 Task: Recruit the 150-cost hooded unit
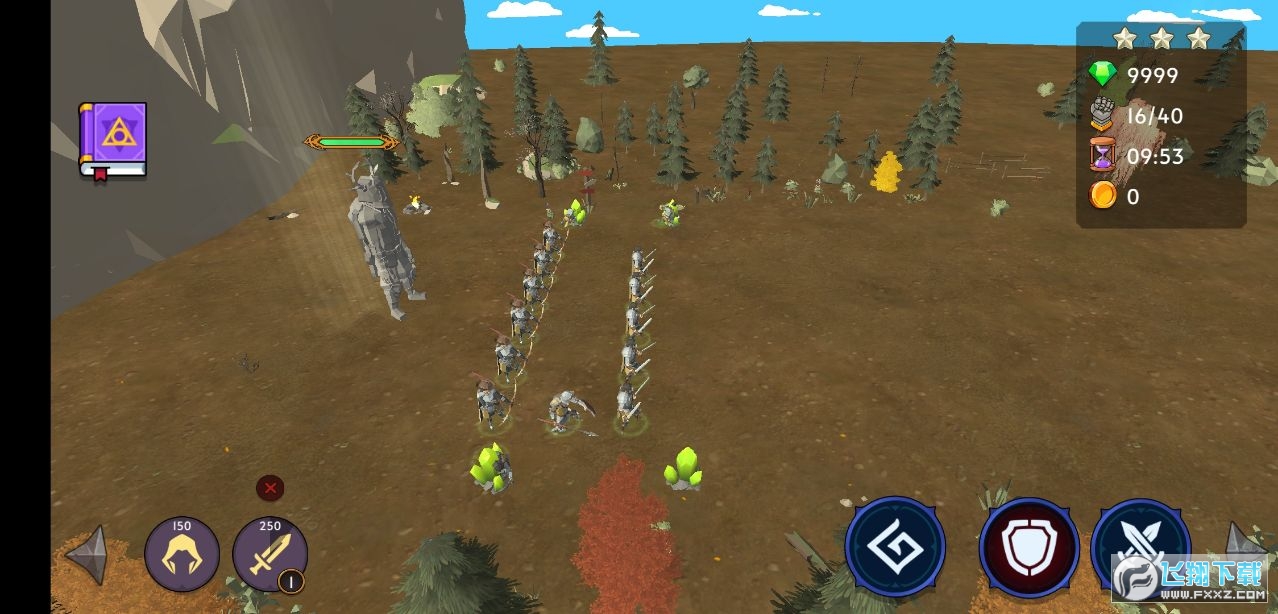pos(182,553)
